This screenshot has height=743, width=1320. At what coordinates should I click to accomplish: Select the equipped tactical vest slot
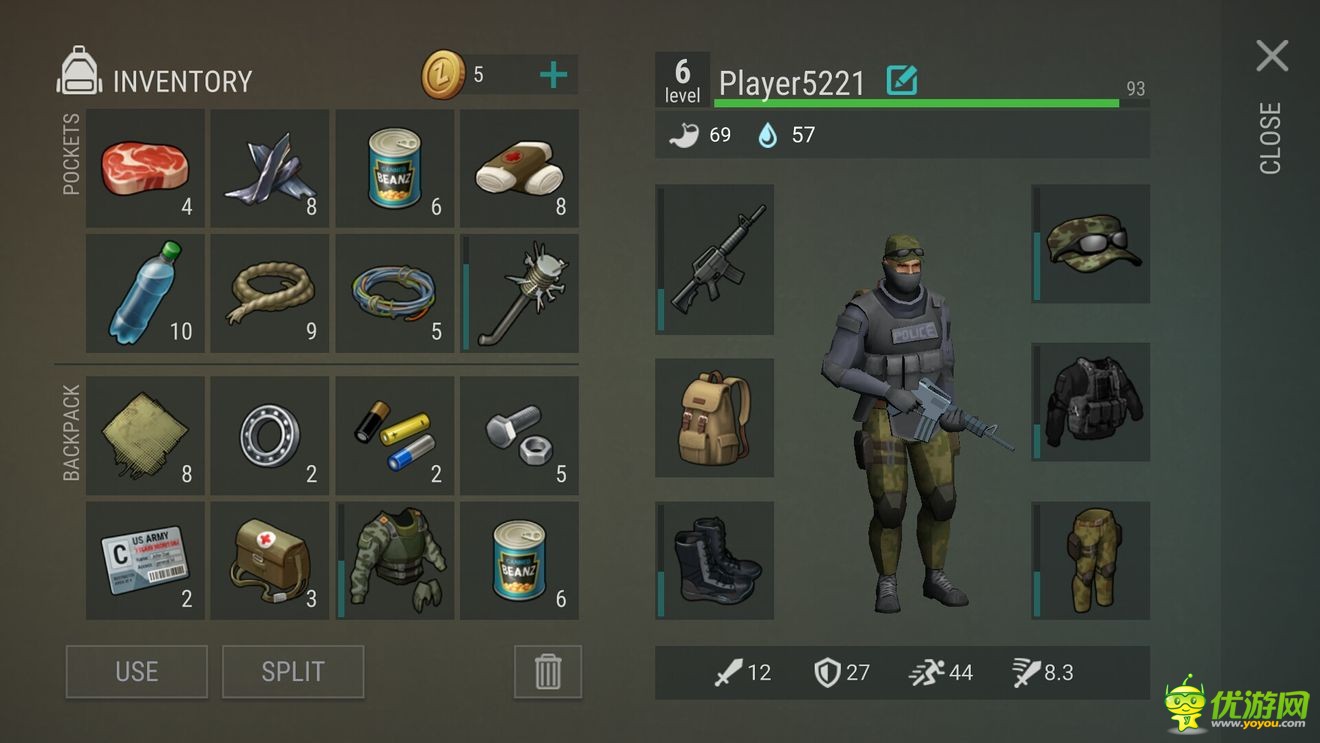coord(1091,402)
